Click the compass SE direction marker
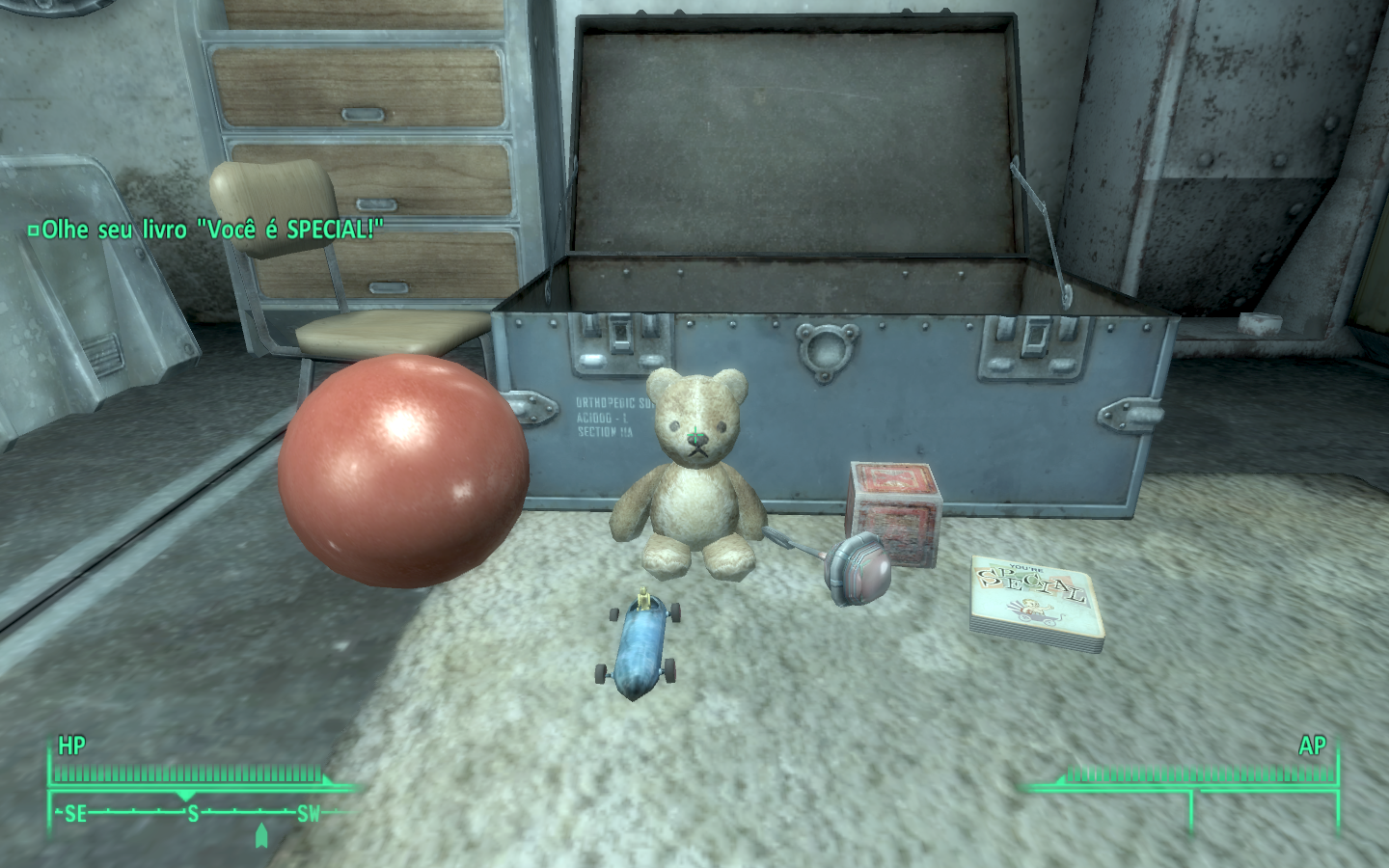1389x868 pixels. pos(76,813)
